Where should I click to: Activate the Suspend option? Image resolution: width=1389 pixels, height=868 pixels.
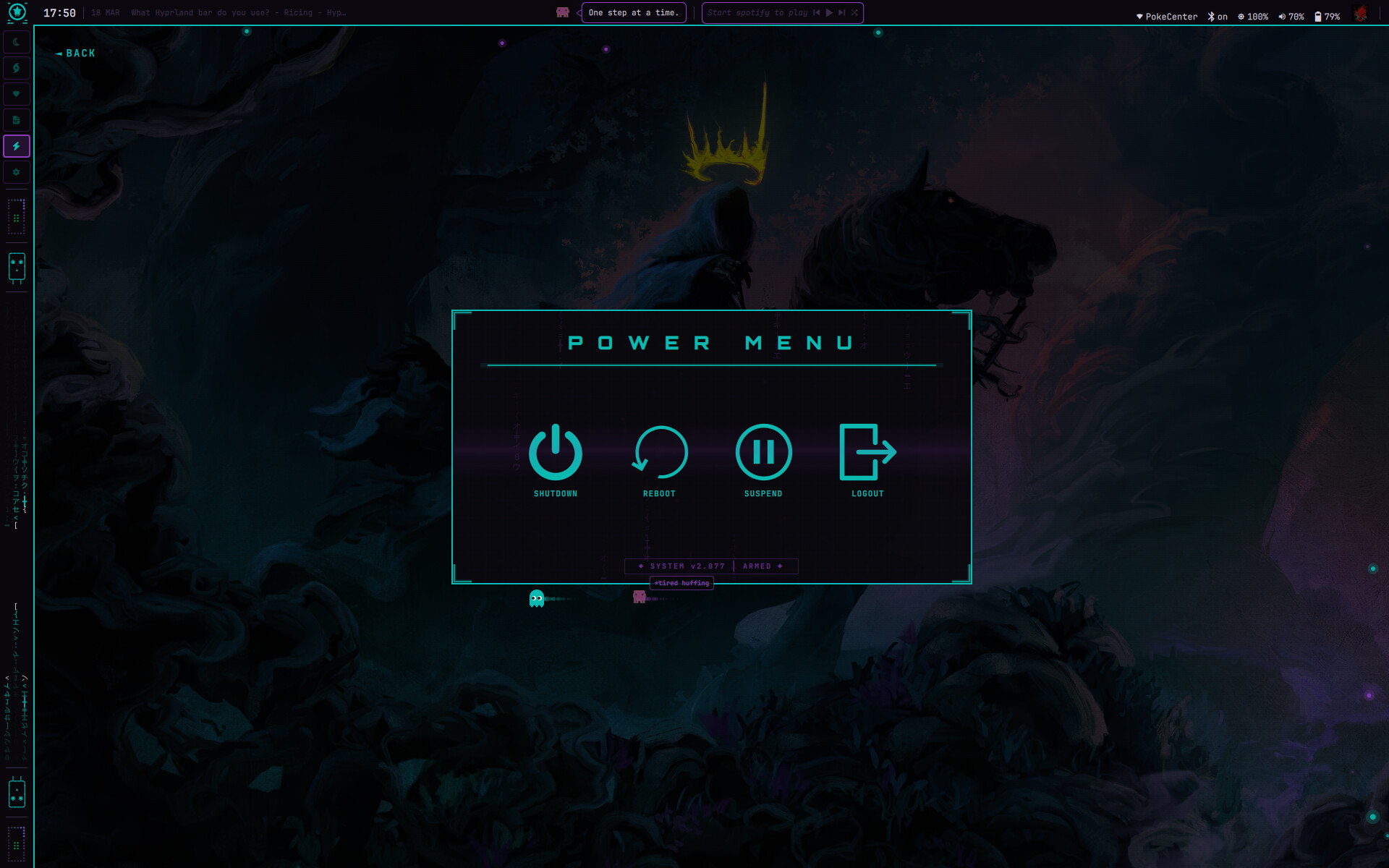tap(763, 454)
